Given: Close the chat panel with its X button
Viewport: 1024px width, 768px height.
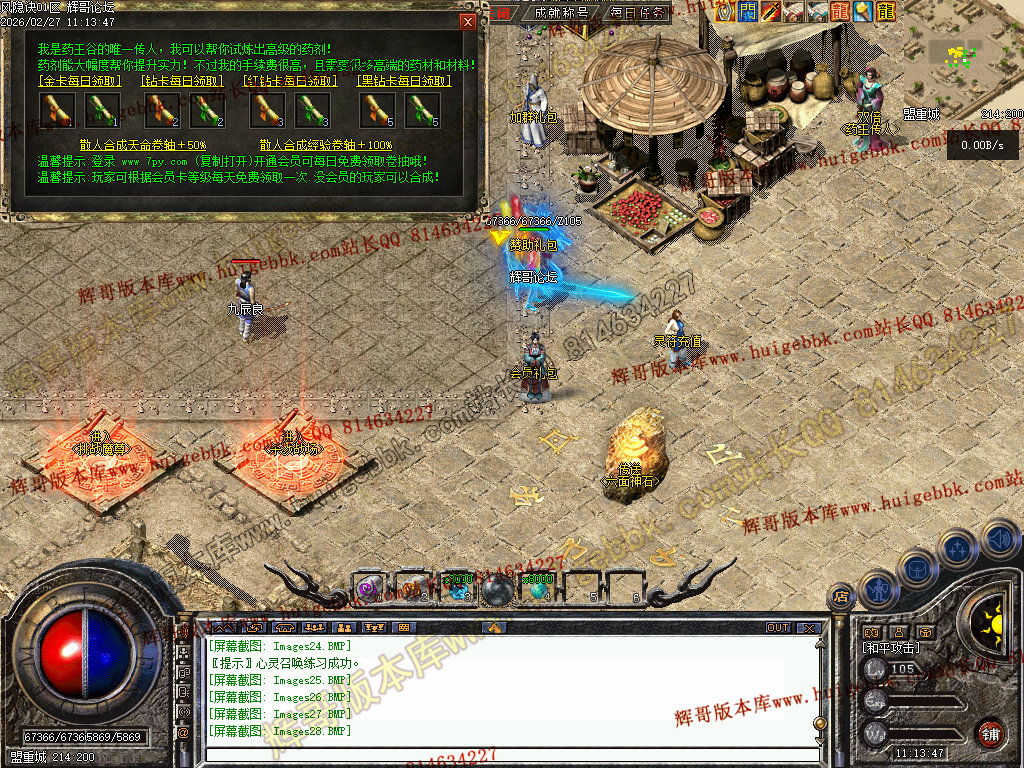Looking at the screenshot, I should pos(808,628).
